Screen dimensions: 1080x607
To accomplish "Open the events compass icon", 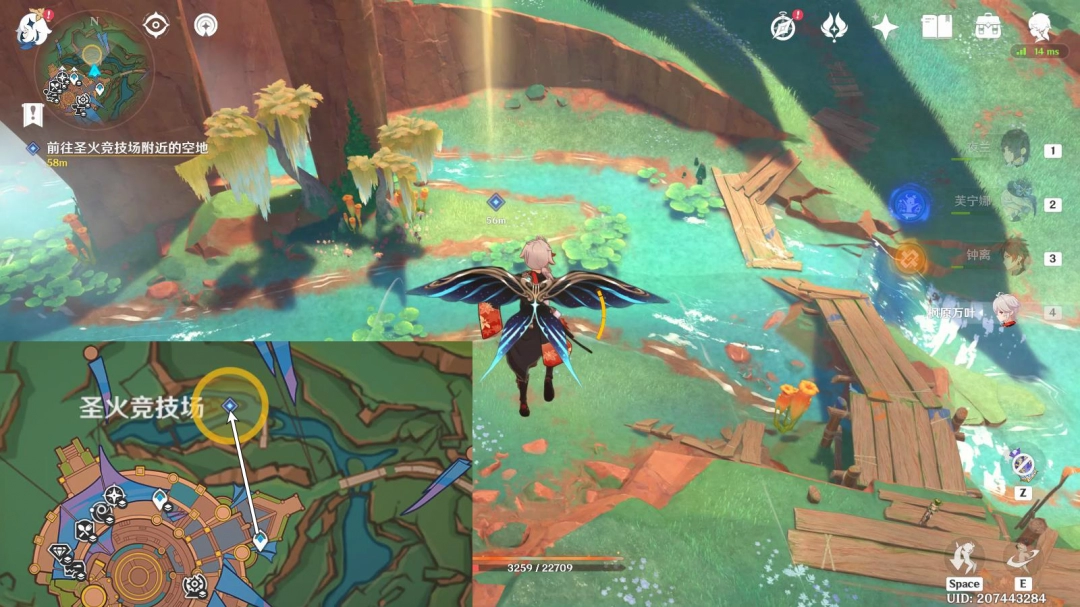I will (784, 27).
